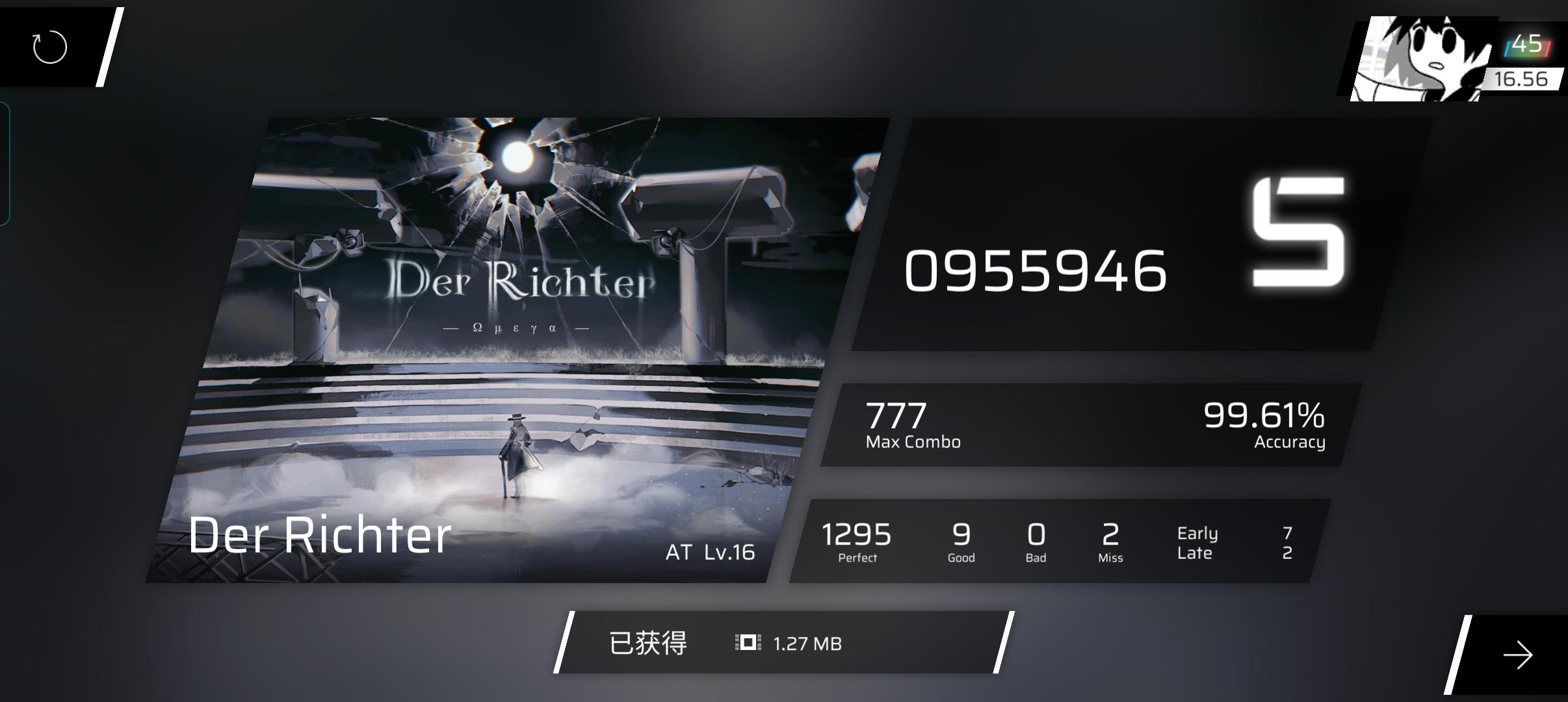Click the Accuracy 99.61% readout

[x=1274, y=422]
